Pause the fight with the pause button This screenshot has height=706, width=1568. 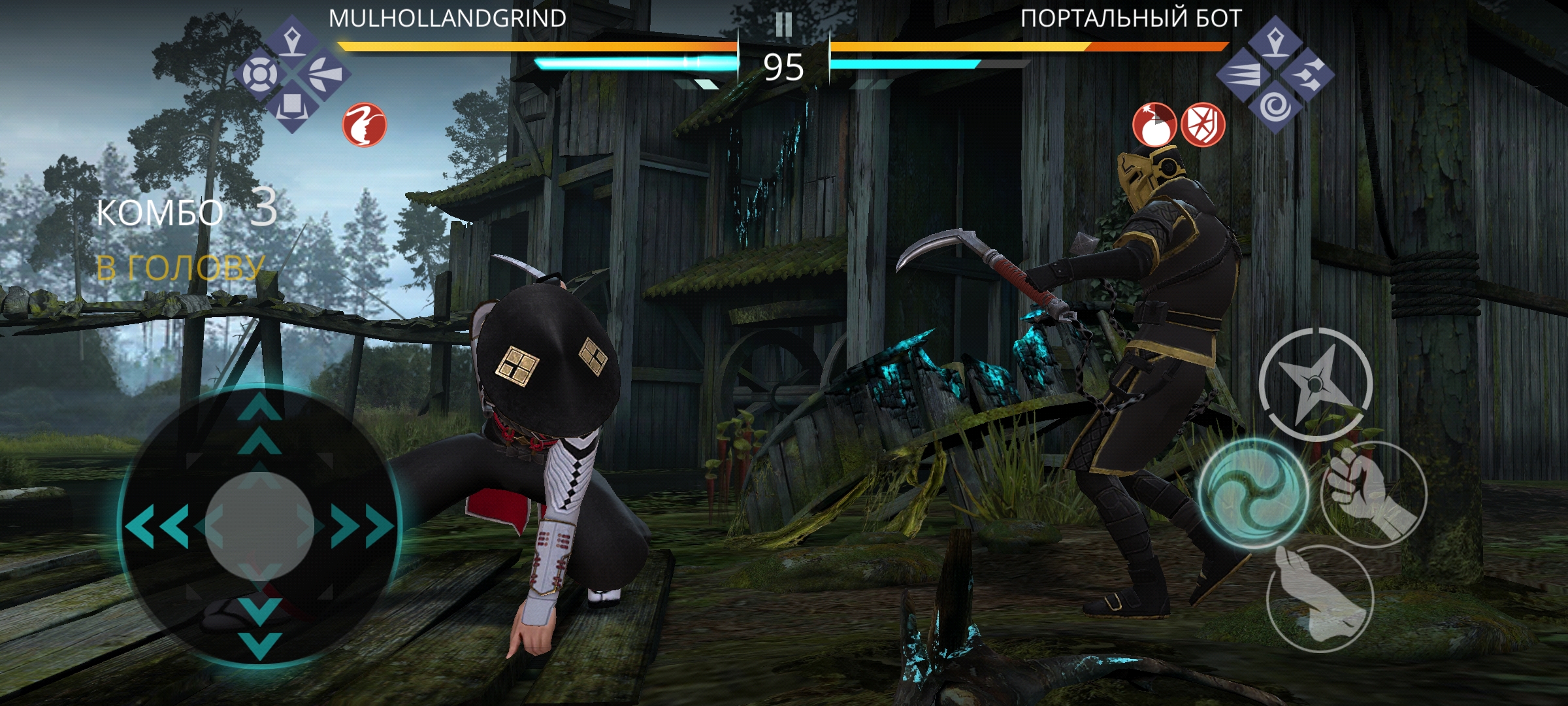point(783,25)
